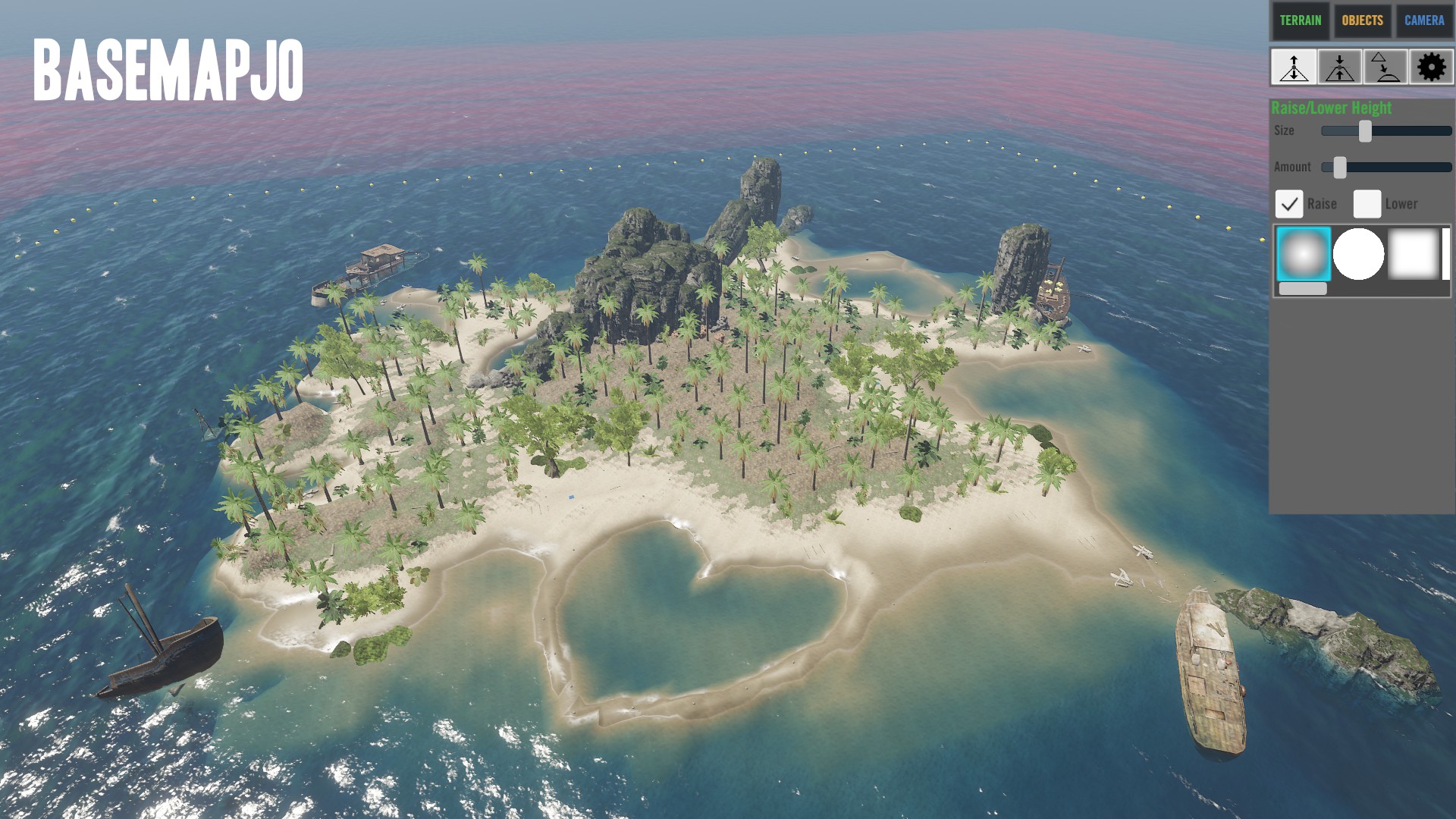Activate the smooth terrain tool icon

(x=1385, y=67)
